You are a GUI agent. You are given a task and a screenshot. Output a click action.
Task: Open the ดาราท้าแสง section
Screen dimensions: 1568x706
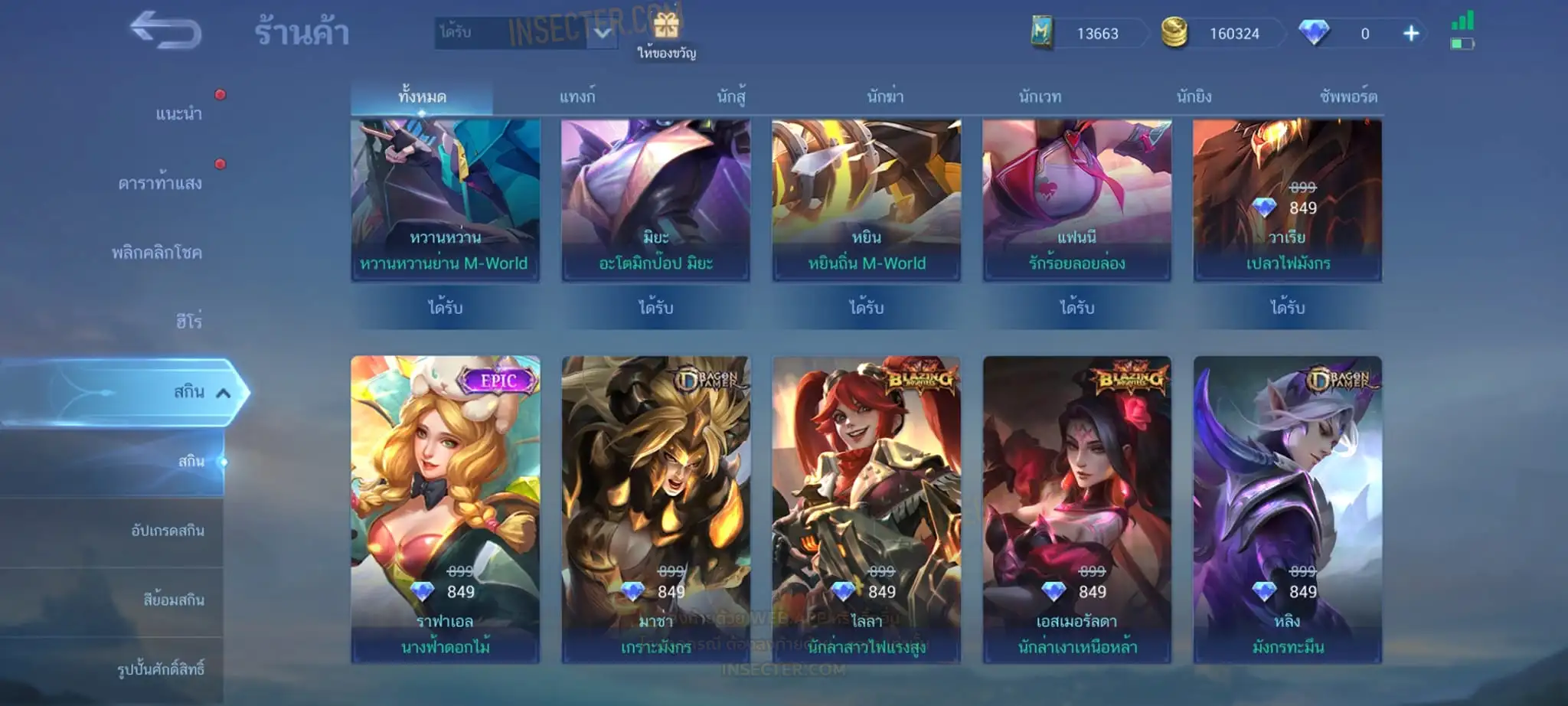160,183
